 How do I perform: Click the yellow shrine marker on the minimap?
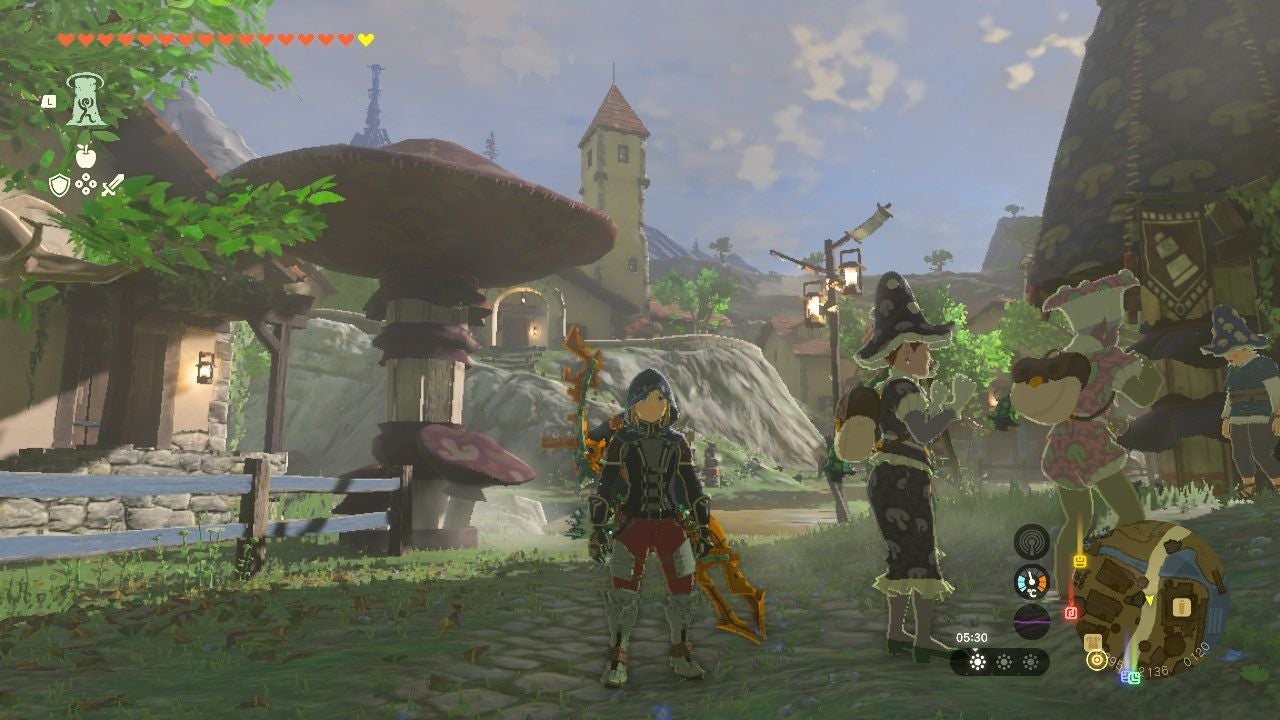click(x=1096, y=659)
